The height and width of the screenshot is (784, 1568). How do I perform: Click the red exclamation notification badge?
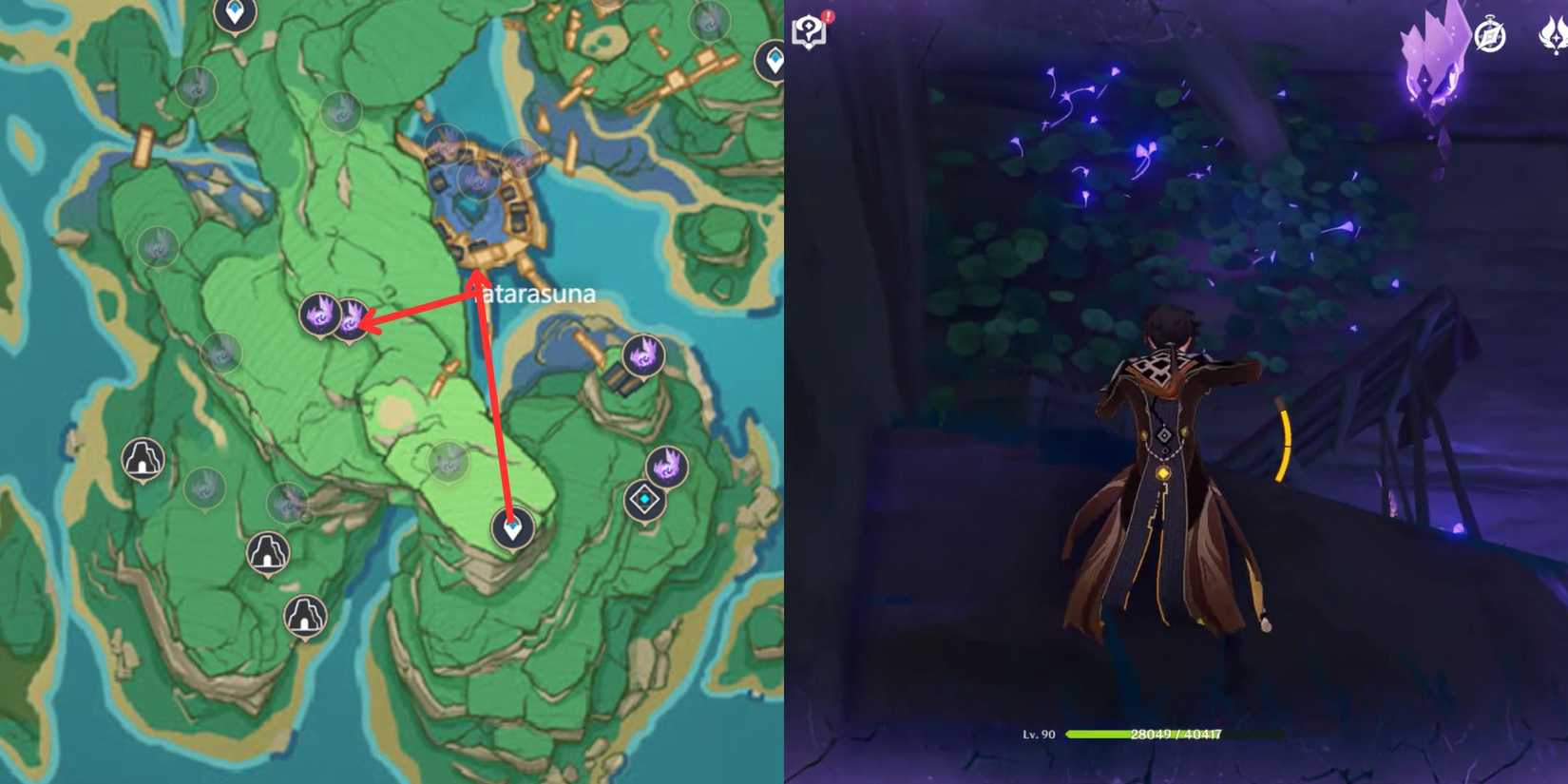coord(826,17)
